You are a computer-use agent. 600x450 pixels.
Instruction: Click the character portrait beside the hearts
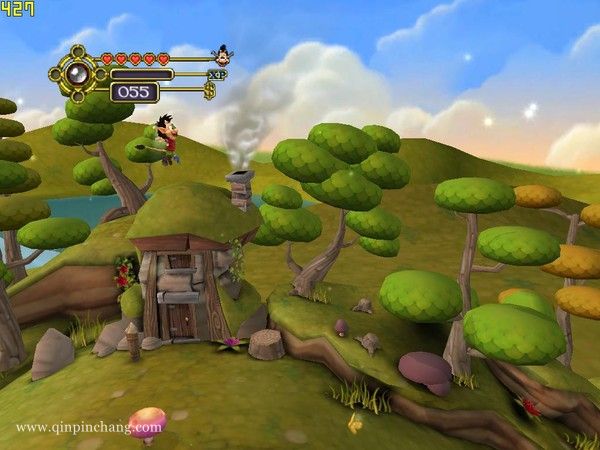pos(221,55)
